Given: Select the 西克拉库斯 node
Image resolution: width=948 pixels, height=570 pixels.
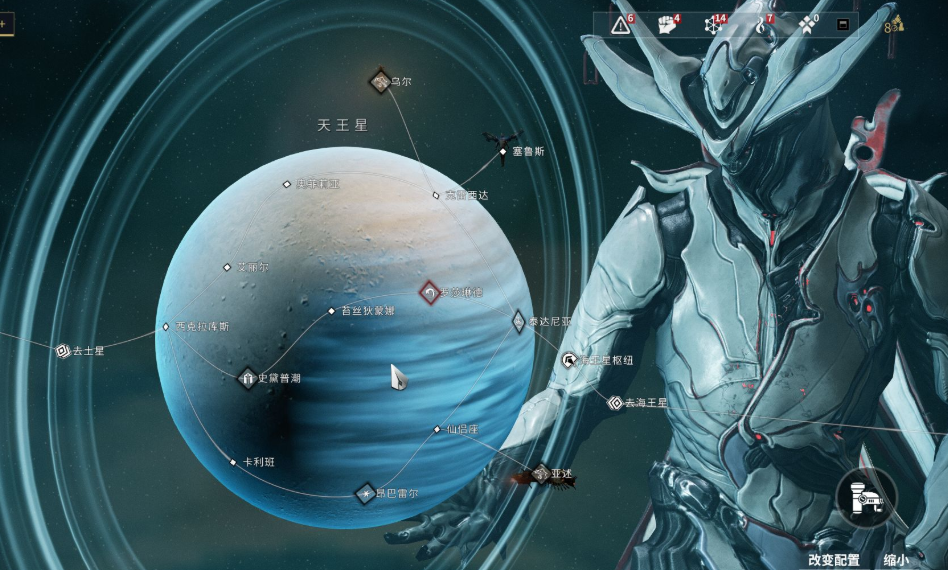Looking at the screenshot, I should (166, 326).
